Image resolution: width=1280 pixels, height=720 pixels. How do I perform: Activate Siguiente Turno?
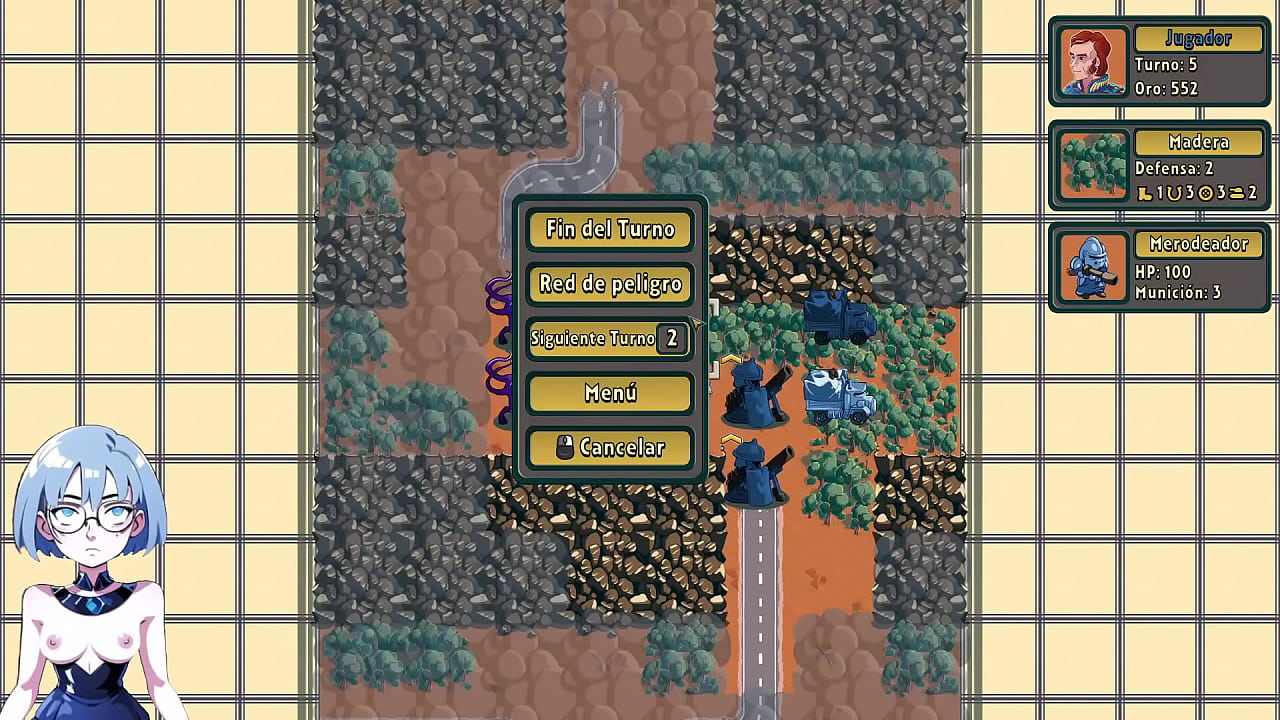[595, 339]
